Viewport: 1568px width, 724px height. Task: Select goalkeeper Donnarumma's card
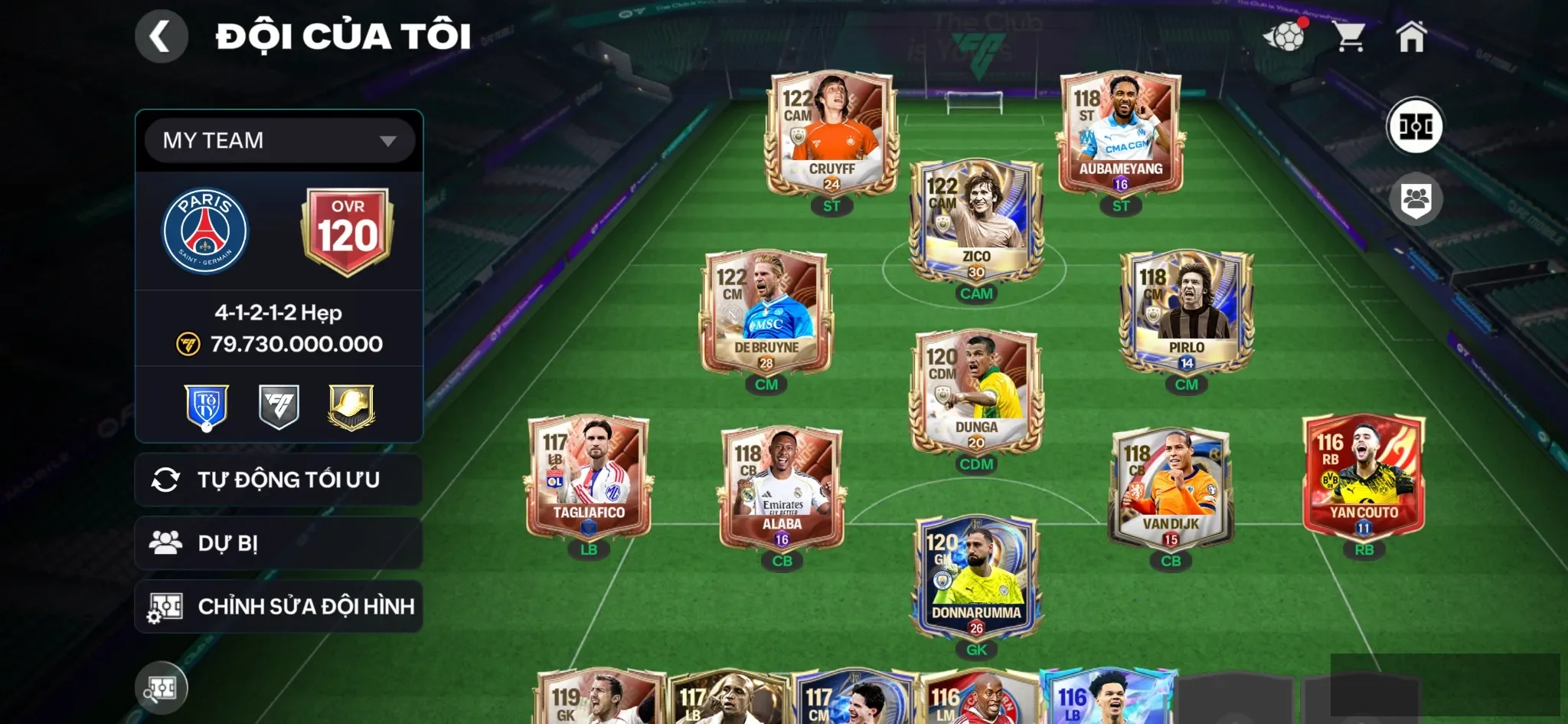pos(975,578)
